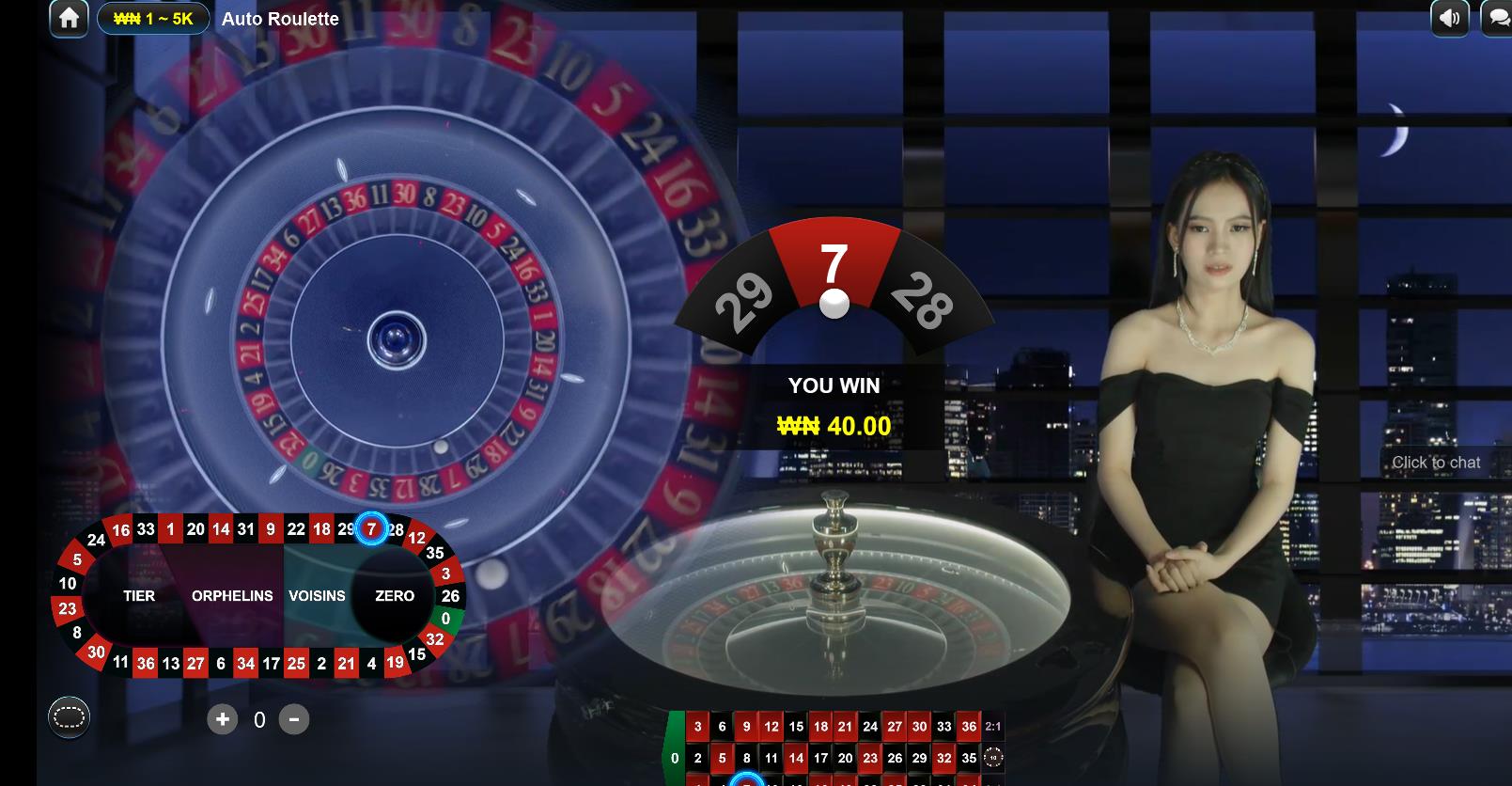Decrease neighbour count with the minus button
The height and width of the screenshot is (786, 1512).
pyautogui.click(x=294, y=719)
